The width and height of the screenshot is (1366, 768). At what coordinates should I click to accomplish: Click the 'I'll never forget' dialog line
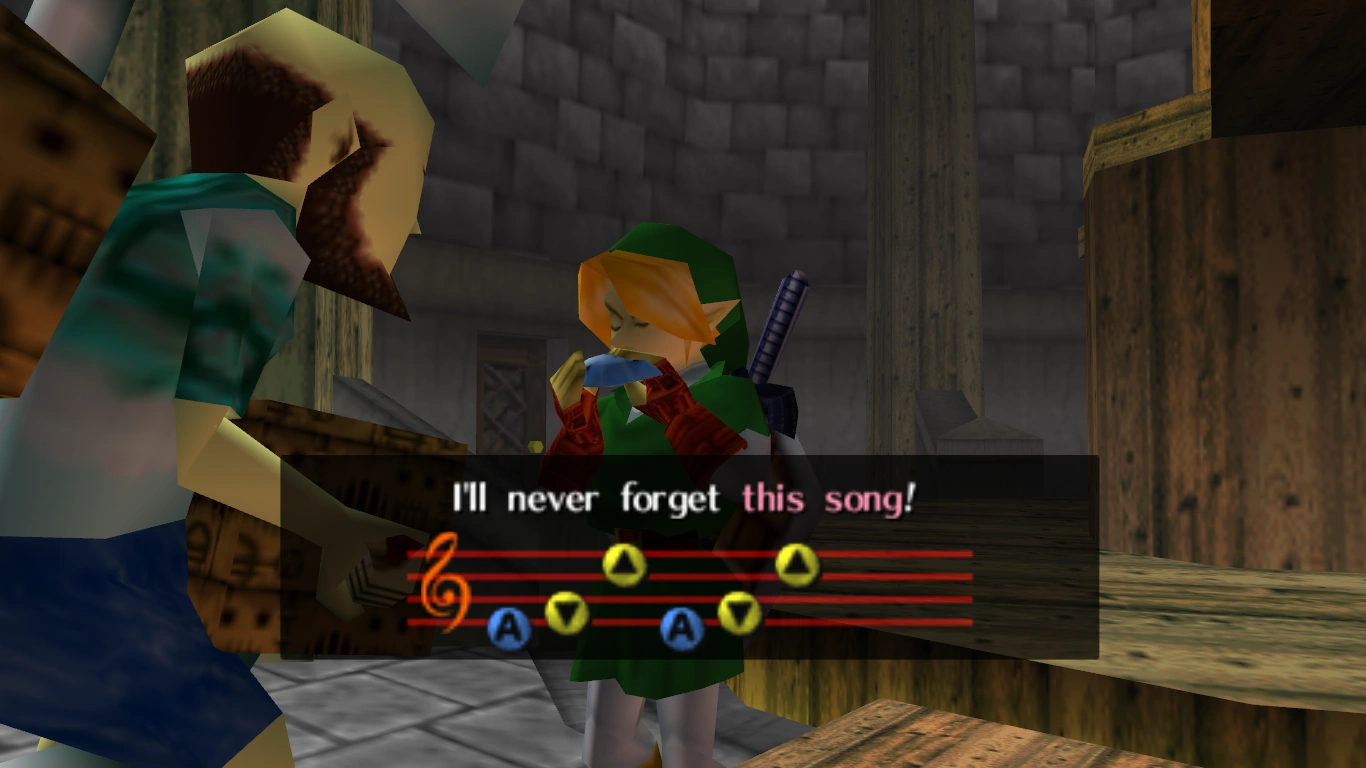click(x=588, y=498)
